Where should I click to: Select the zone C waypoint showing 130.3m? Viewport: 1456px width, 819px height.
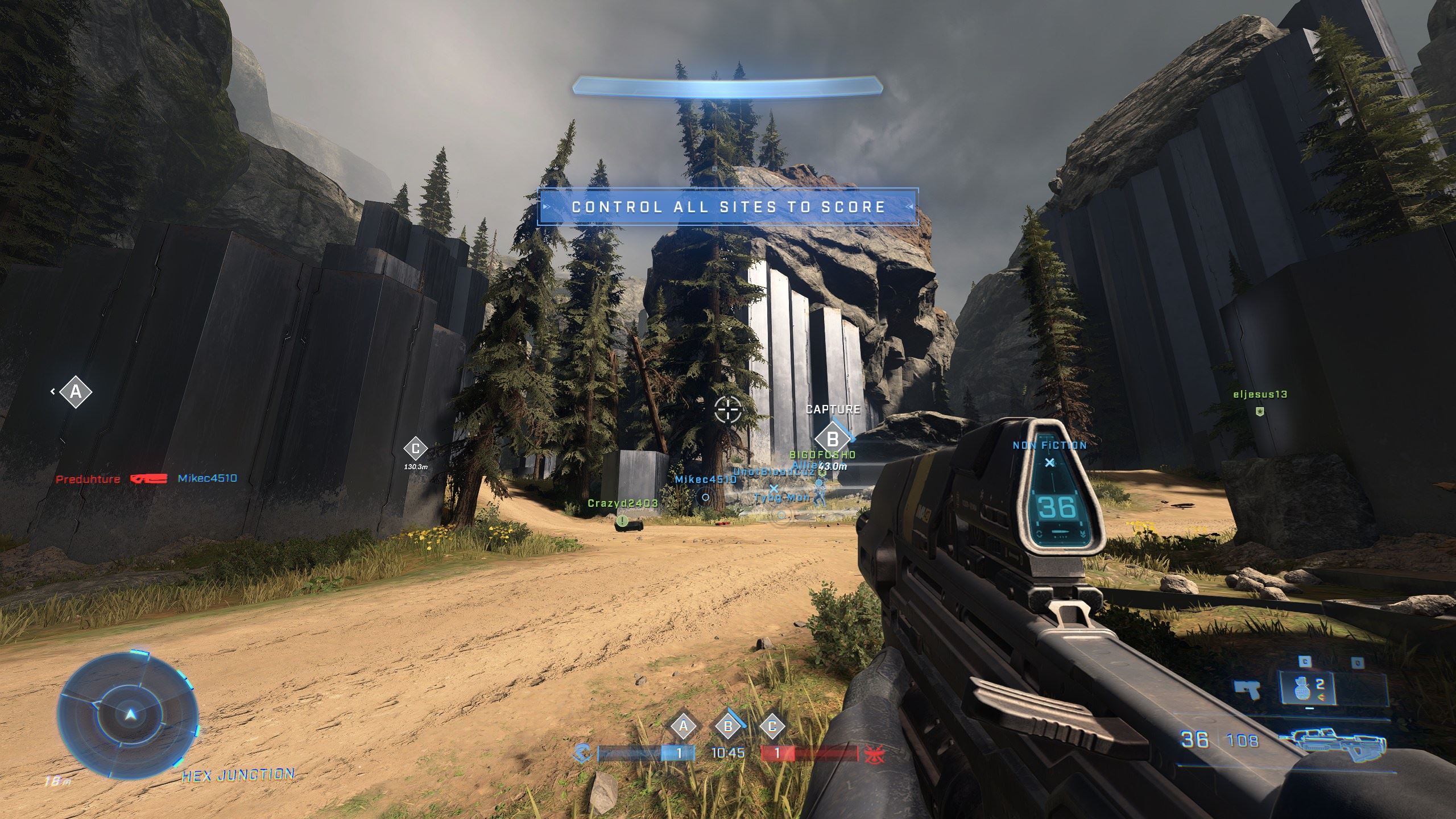point(415,449)
